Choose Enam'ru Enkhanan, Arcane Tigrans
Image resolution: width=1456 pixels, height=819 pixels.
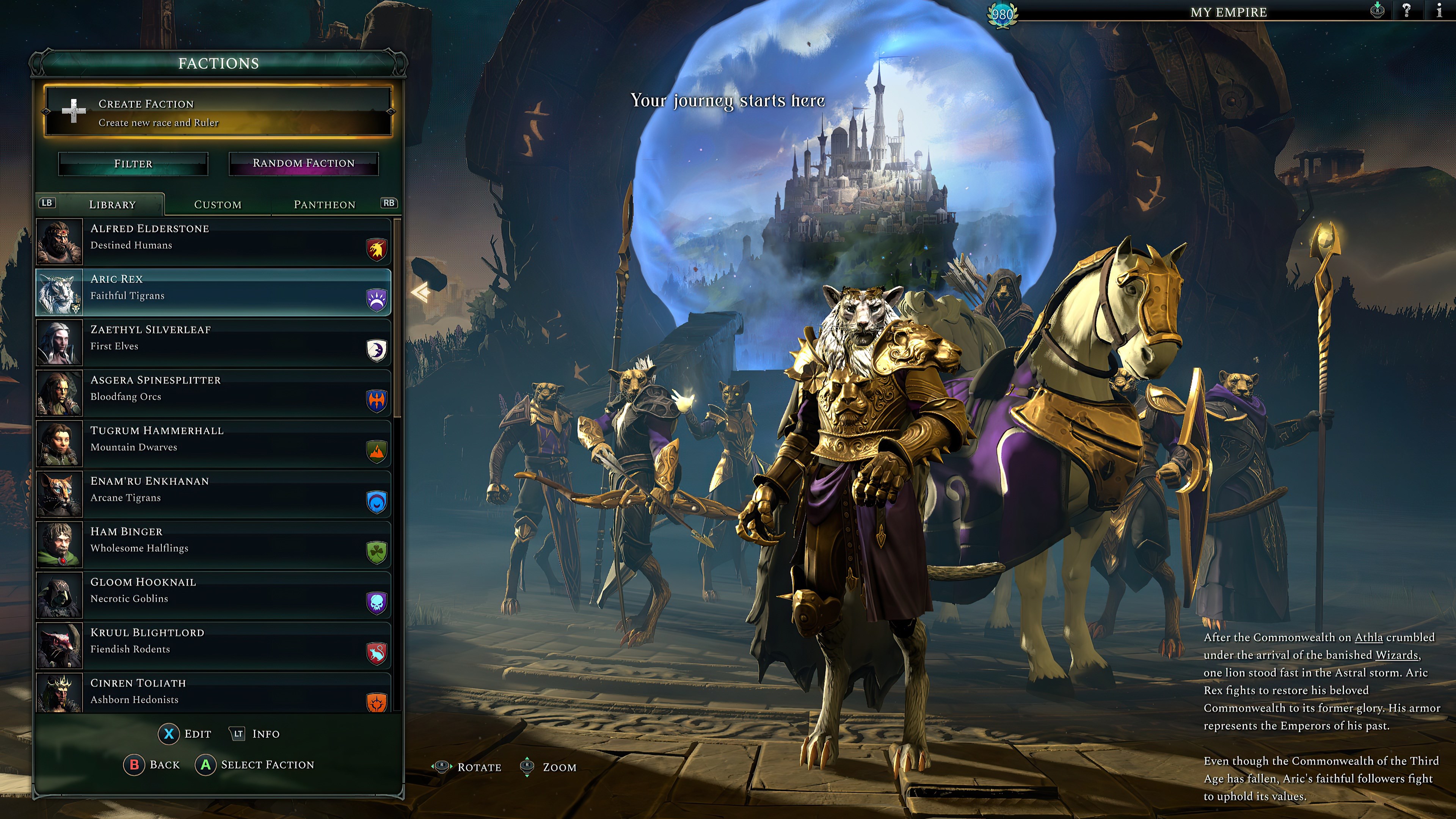pos(213,494)
